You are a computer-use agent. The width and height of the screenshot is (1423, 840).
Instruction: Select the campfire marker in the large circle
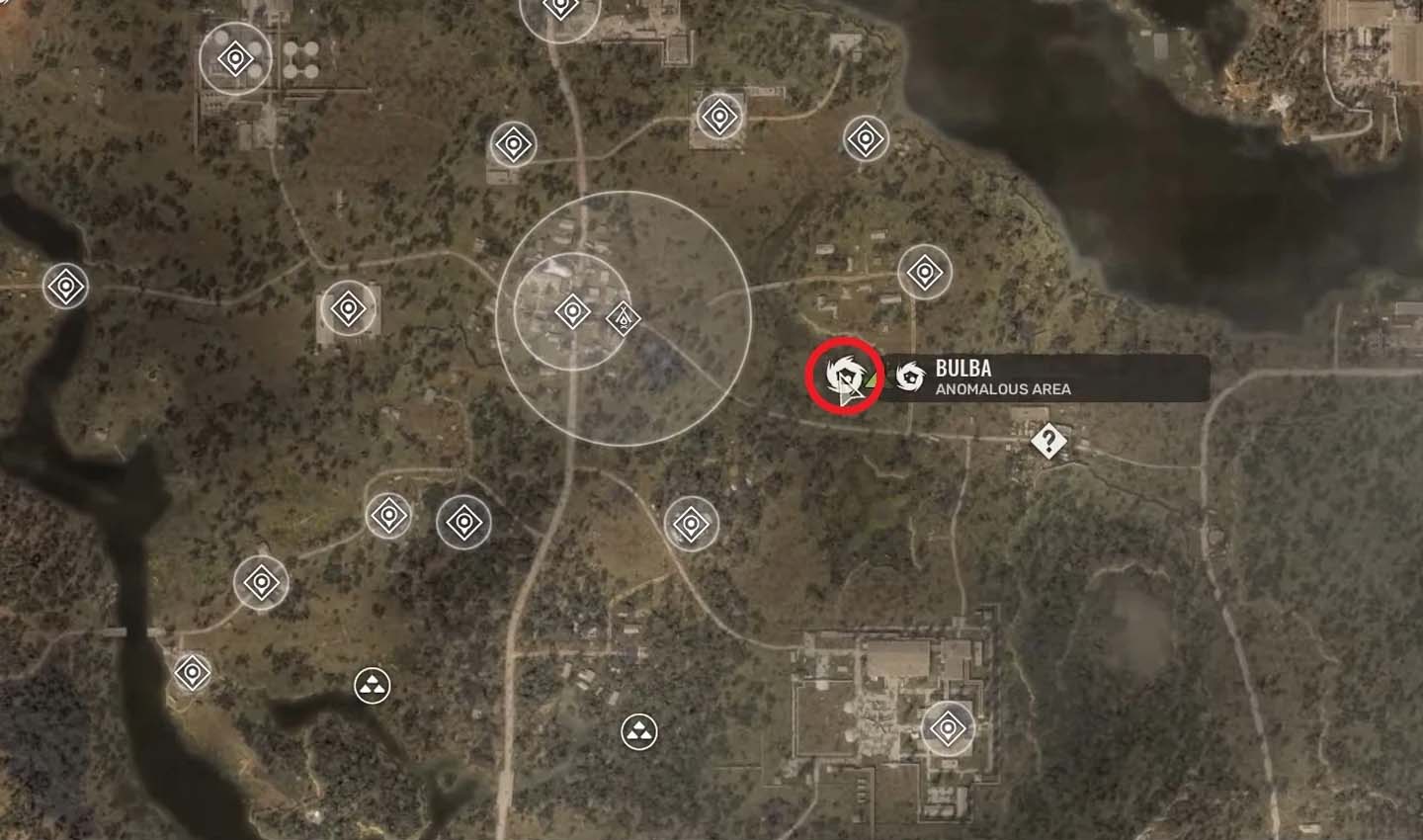click(623, 318)
